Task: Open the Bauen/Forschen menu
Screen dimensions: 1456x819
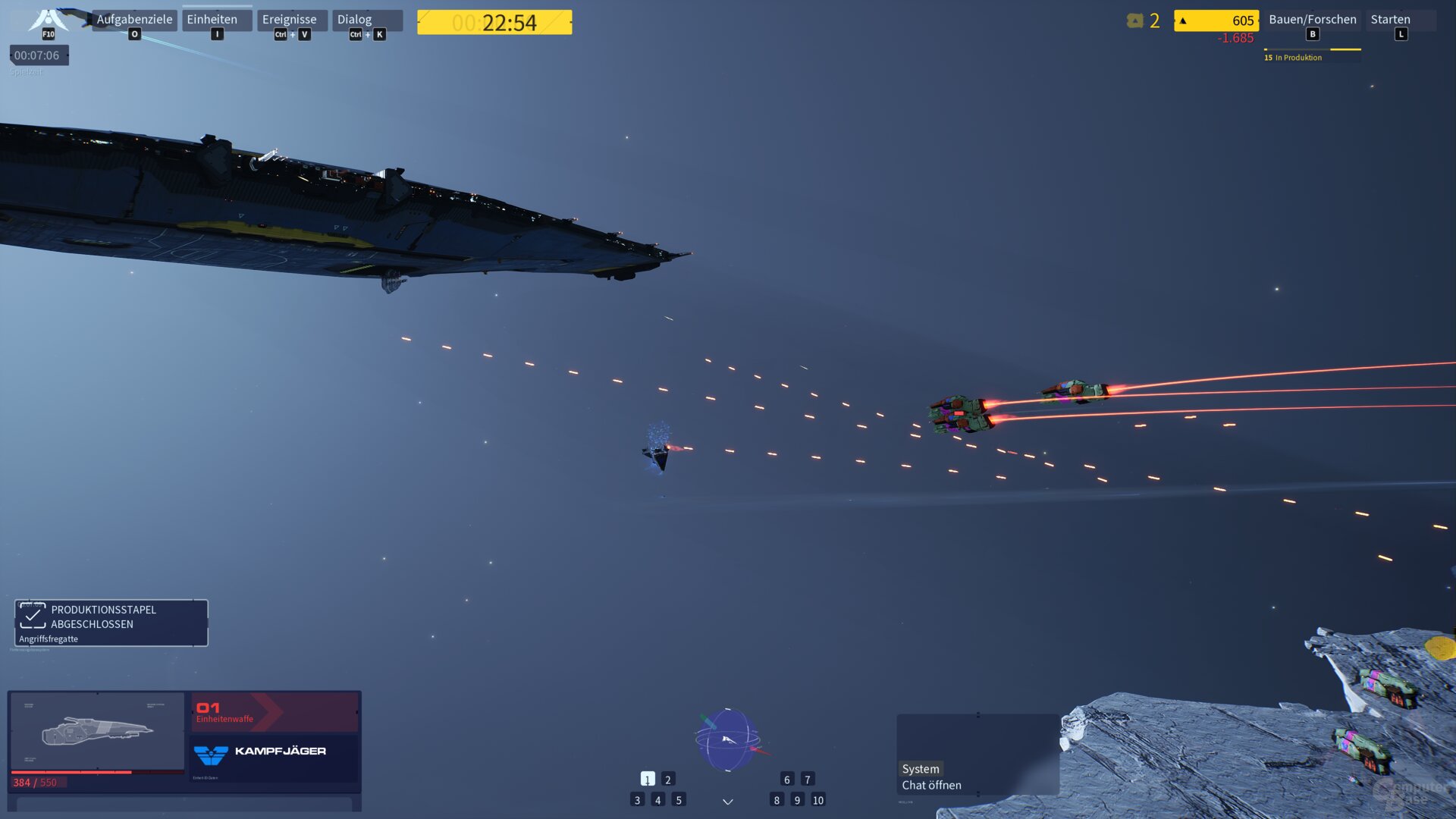Action: tap(1312, 19)
